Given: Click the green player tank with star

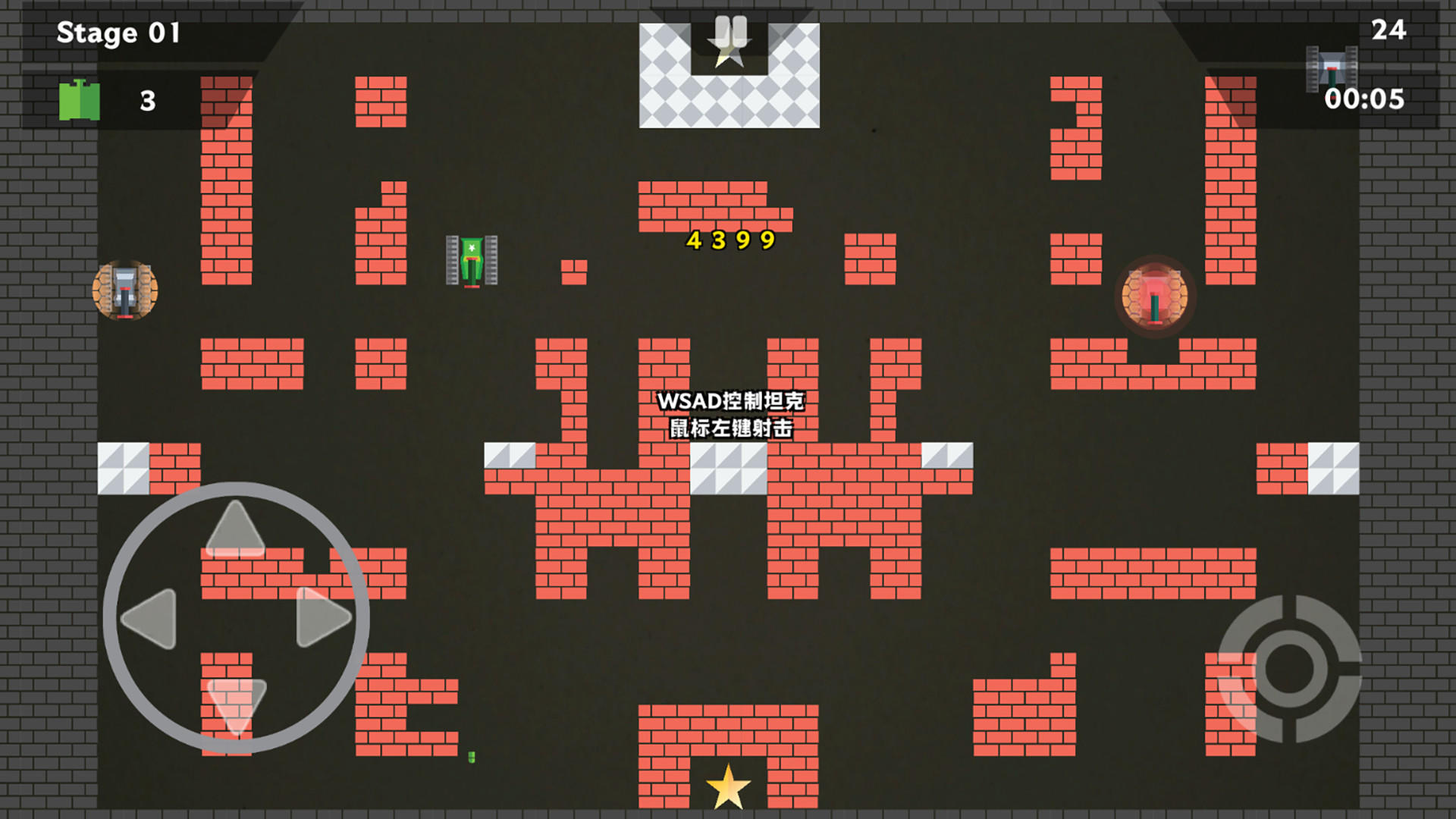Looking at the screenshot, I should click(470, 262).
